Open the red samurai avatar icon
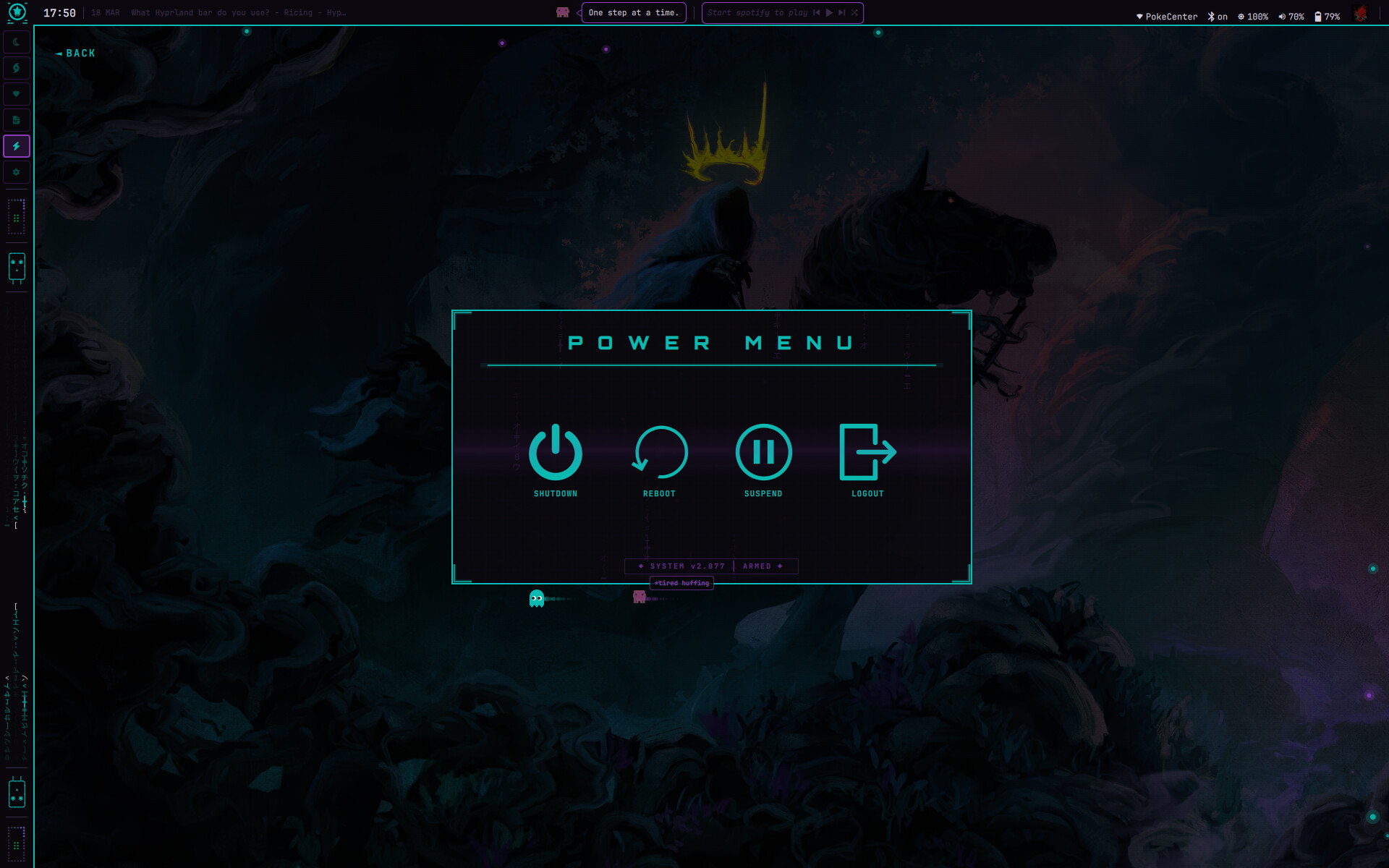Screen dimensions: 1389x868 1361,14
